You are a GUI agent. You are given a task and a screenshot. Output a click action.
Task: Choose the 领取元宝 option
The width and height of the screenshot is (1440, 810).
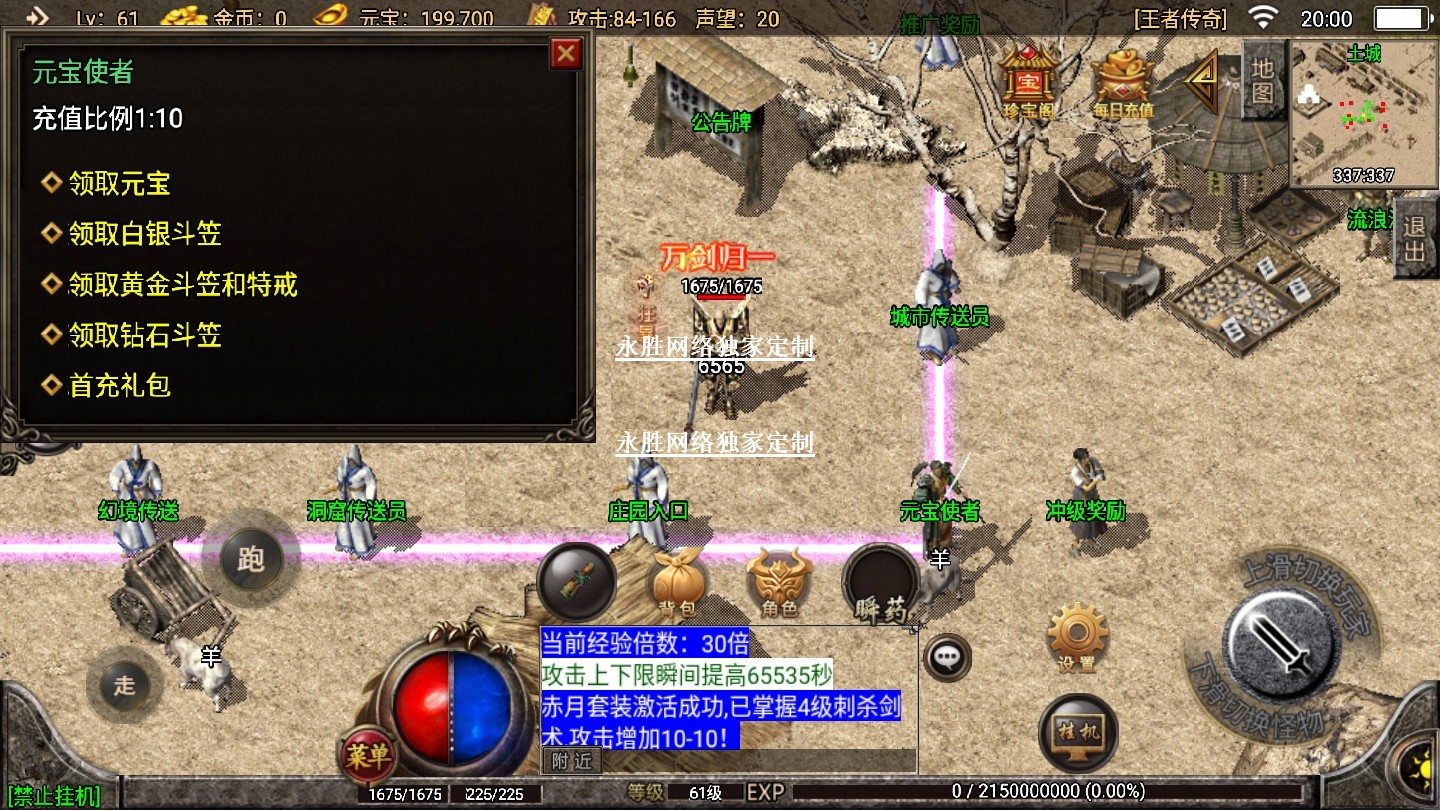119,184
